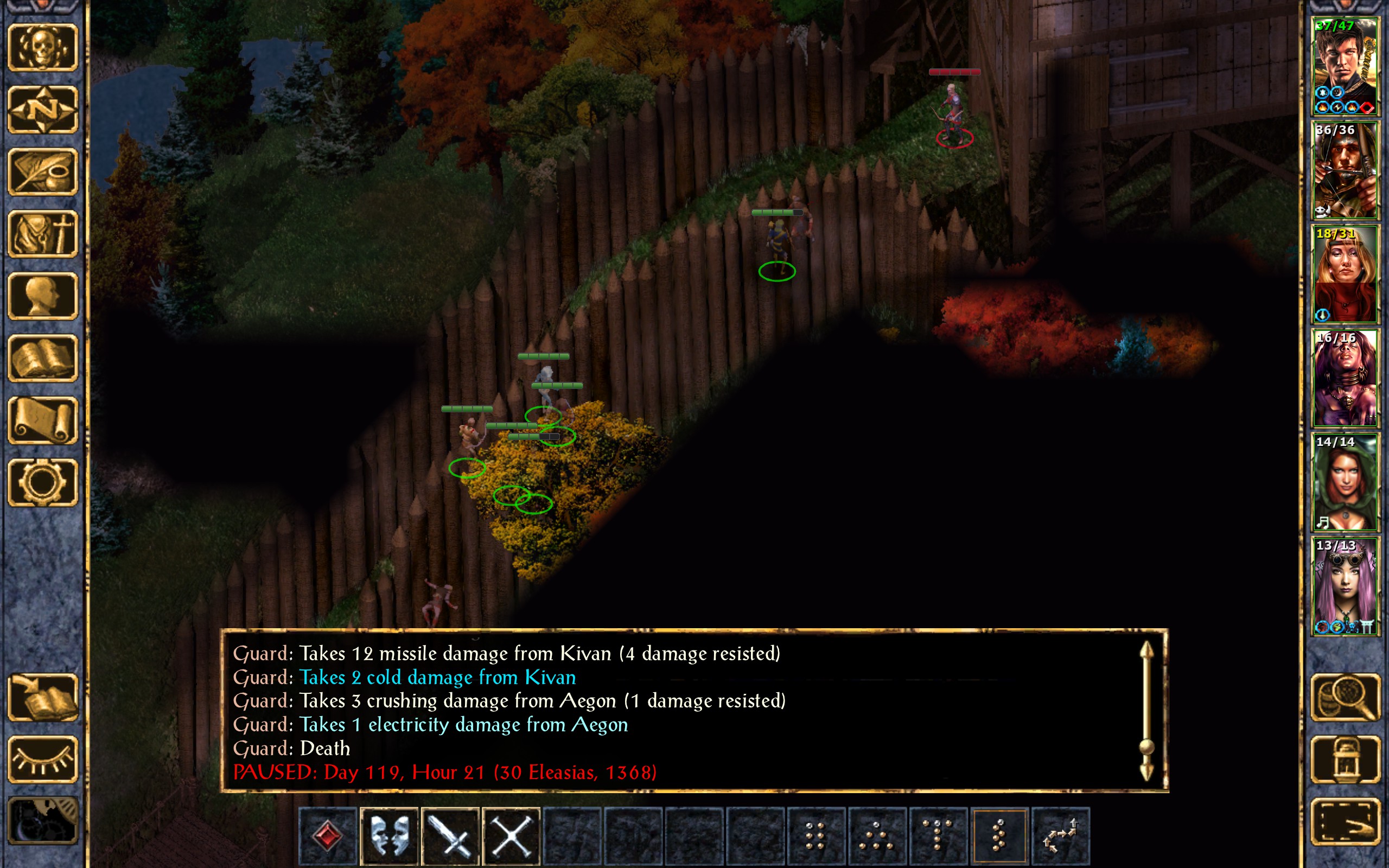Select the top party portrait with 37/47 health
The height and width of the screenshot is (868, 1389).
click(x=1344, y=67)
